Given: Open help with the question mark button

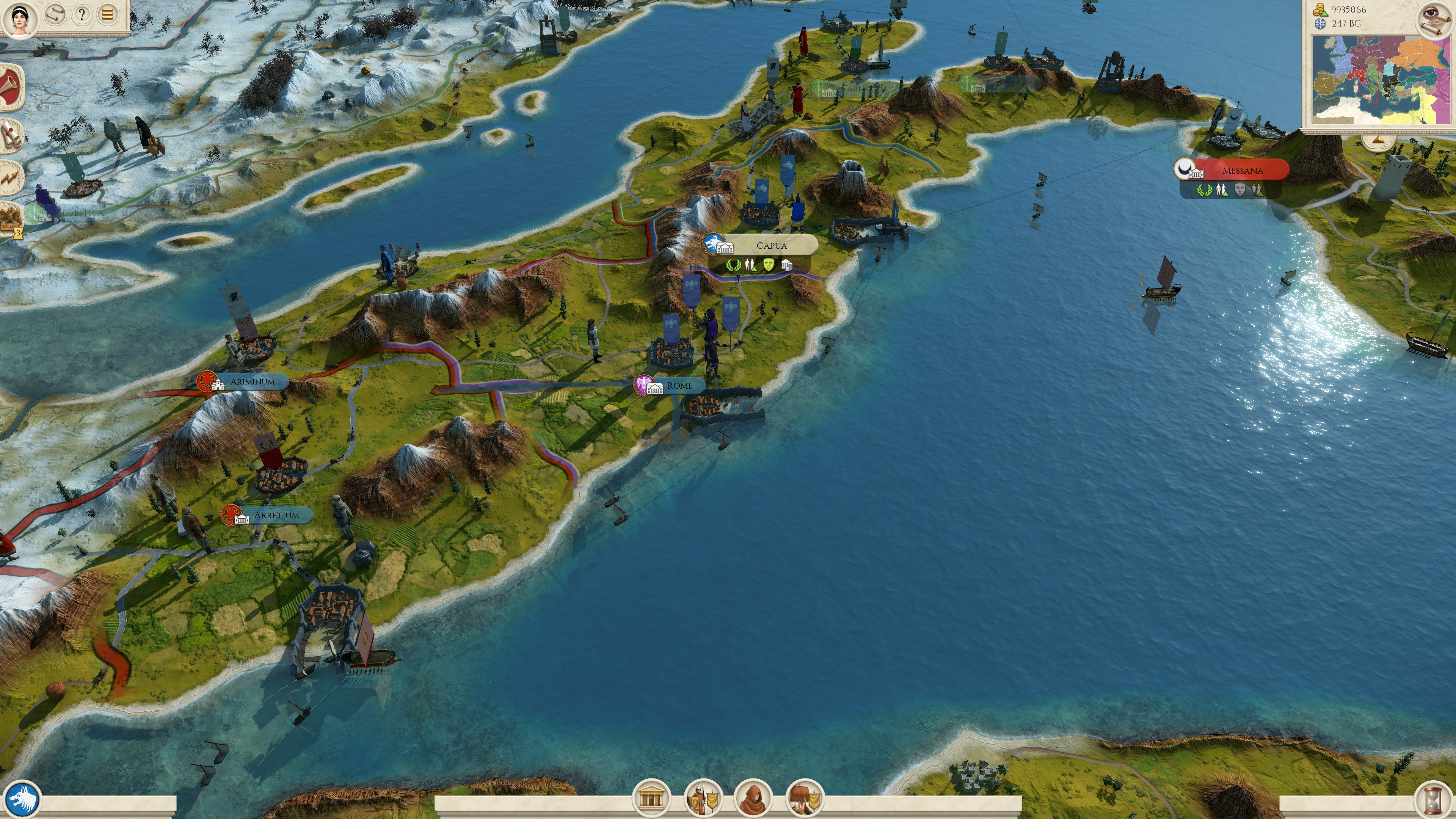Looking at the screenshot, I should [x=82, y=14].
